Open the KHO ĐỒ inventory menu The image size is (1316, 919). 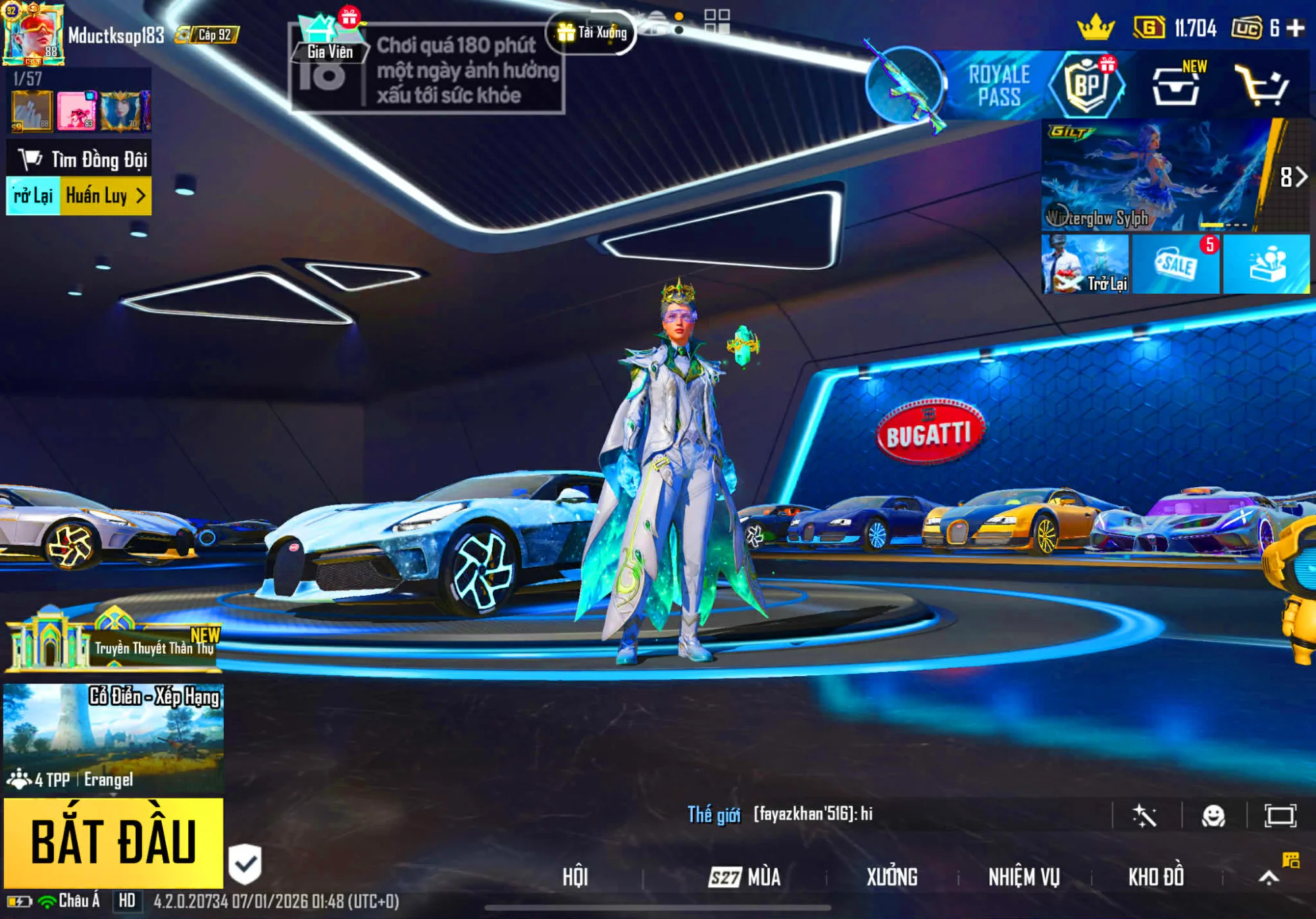click(1156, 877)
